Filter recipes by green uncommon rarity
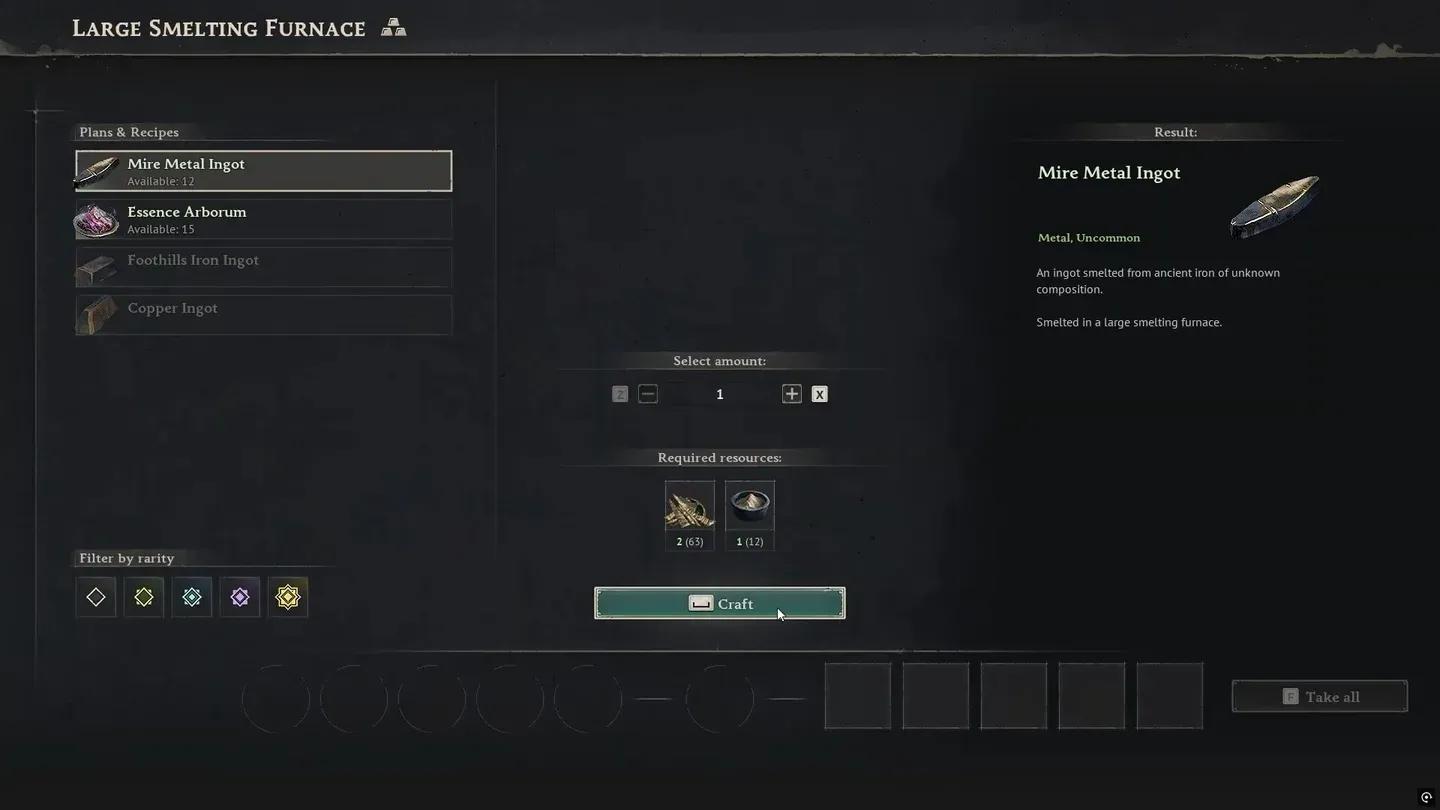 (144, 597)
